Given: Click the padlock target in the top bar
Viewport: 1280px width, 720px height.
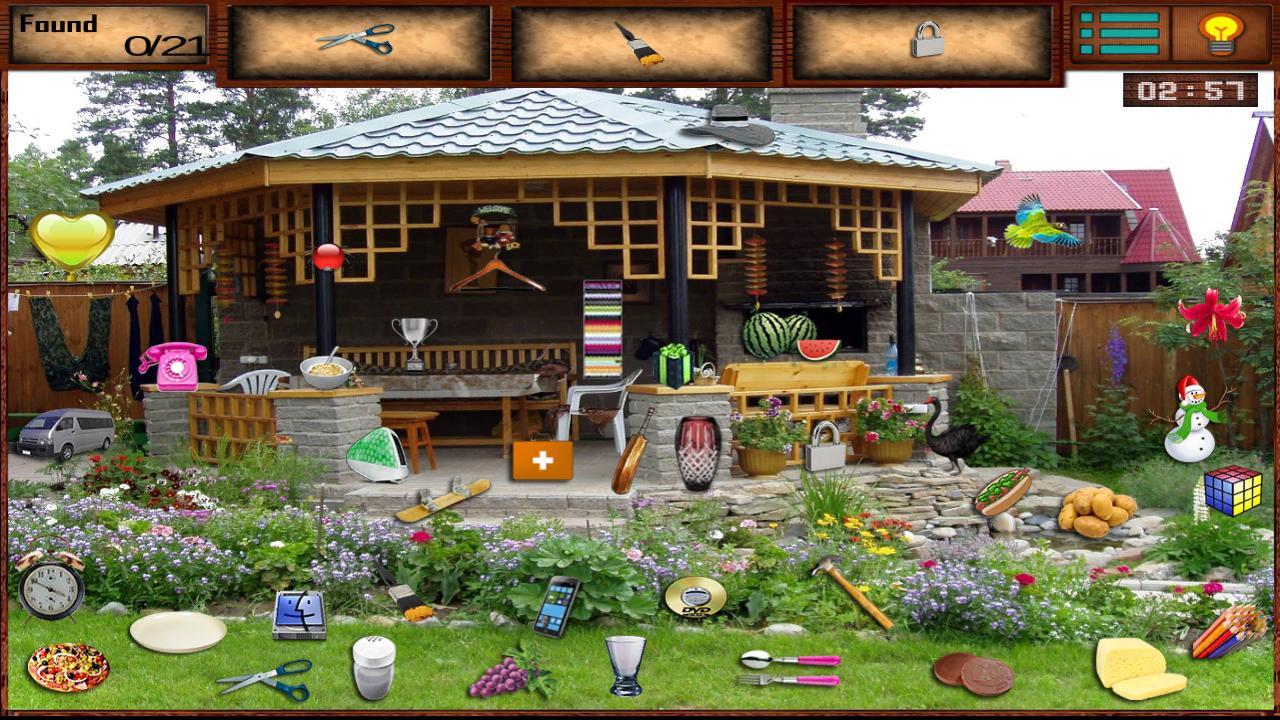Looking at the screenshot, I should tap(925, 40).
